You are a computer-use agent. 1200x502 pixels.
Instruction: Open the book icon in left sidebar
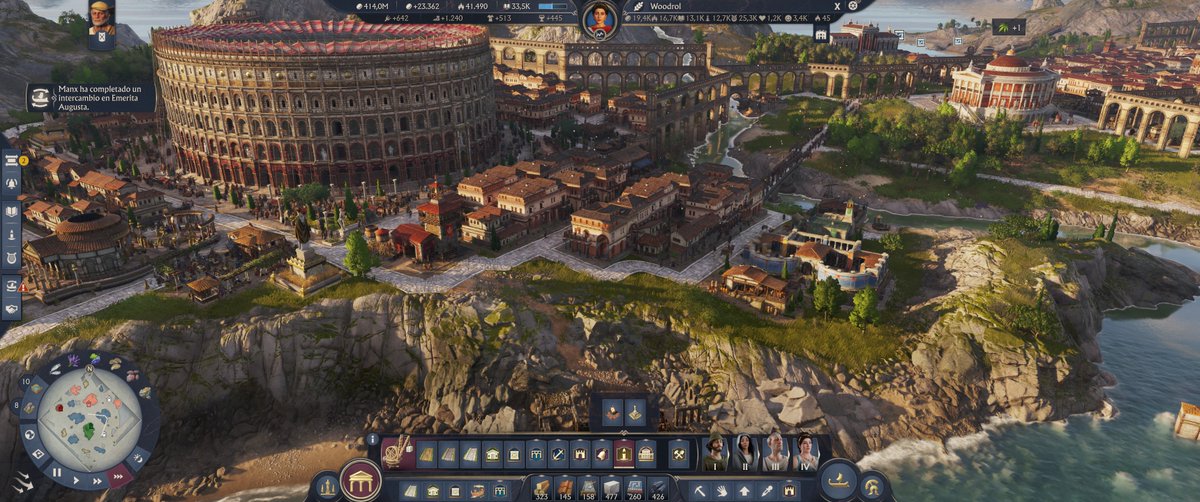click(11, 211)
